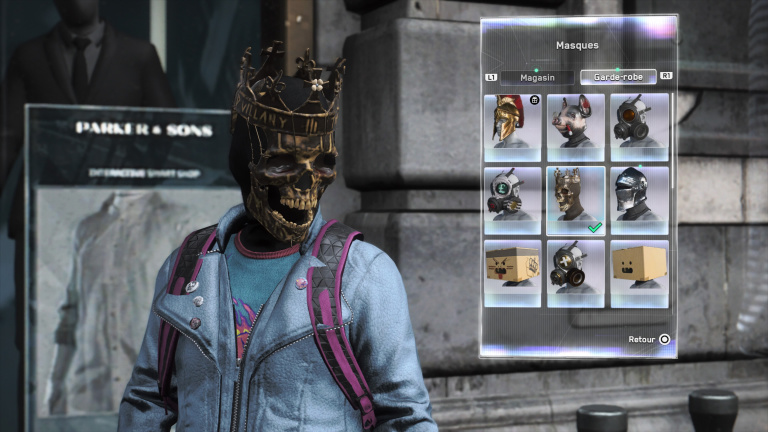The image size is (768, 432).
Task: Switch to the Magasin tab
Action: [x=536, y=76]
